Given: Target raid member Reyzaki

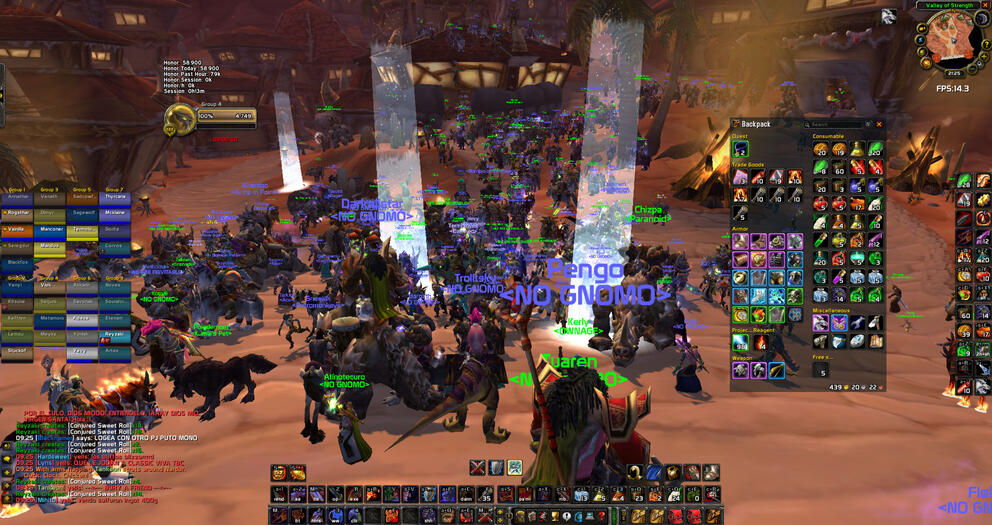Looking at the screenshot, I should click(x=115, y=334).
